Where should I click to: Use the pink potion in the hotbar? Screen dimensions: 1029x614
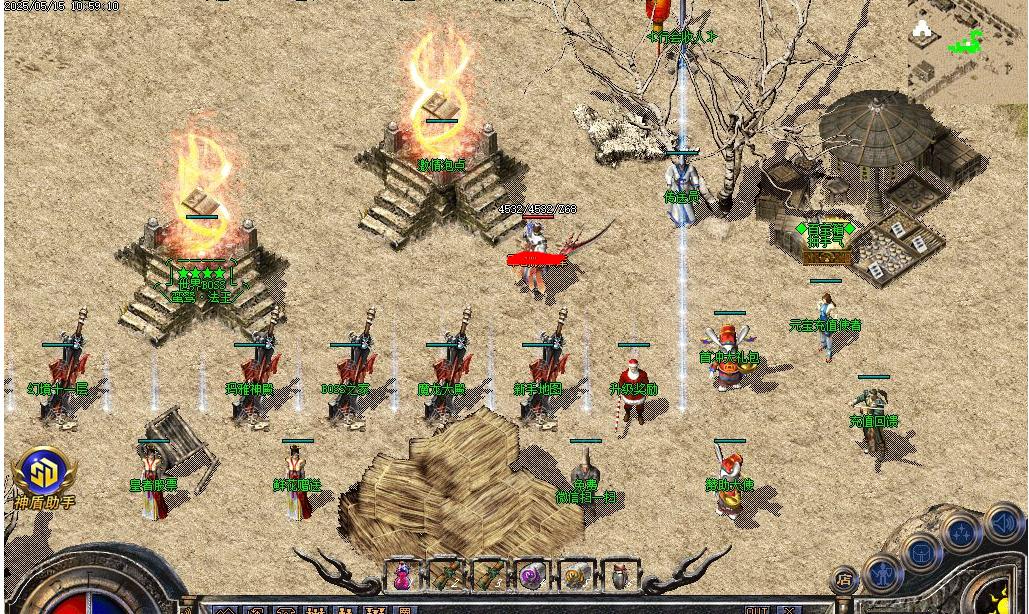tap(403, 576)
